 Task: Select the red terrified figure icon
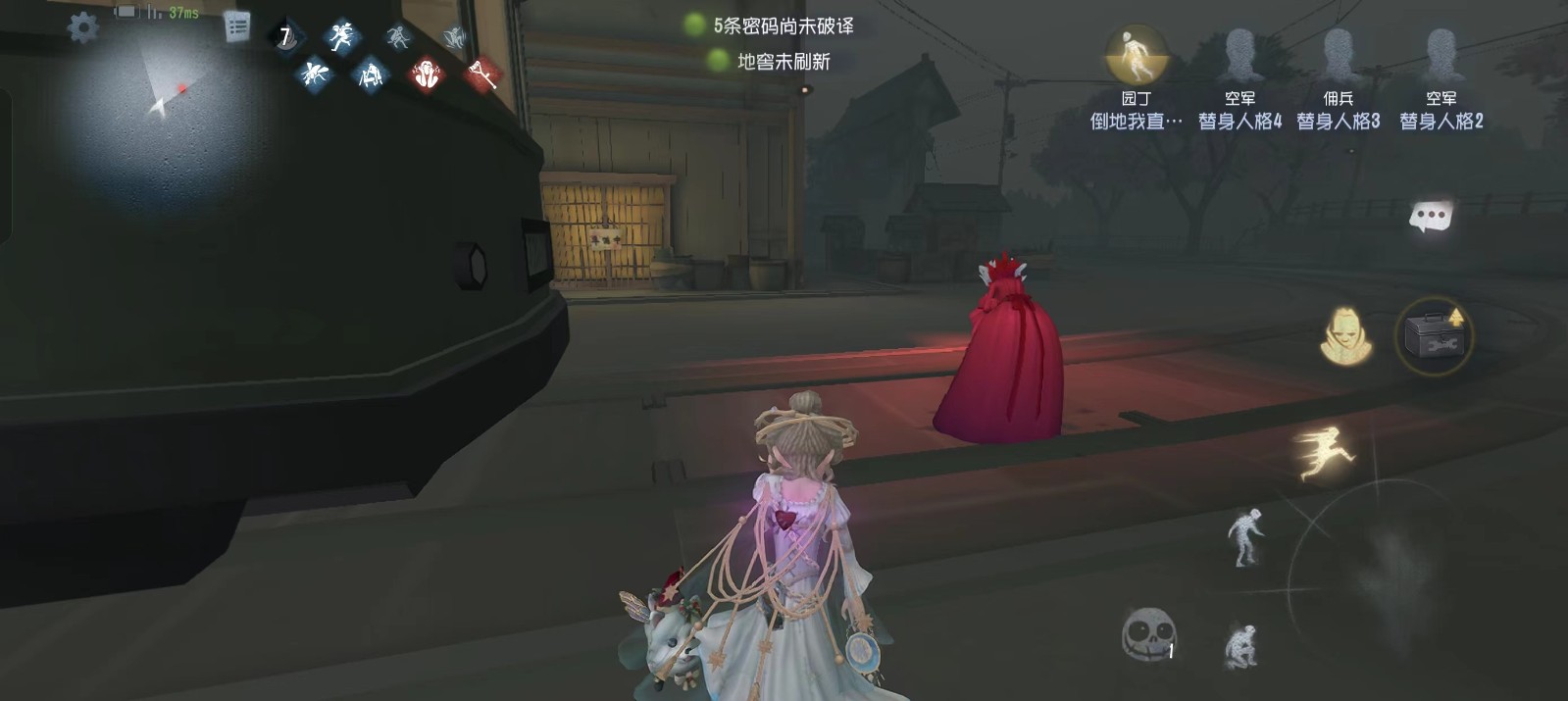[426, 74]
